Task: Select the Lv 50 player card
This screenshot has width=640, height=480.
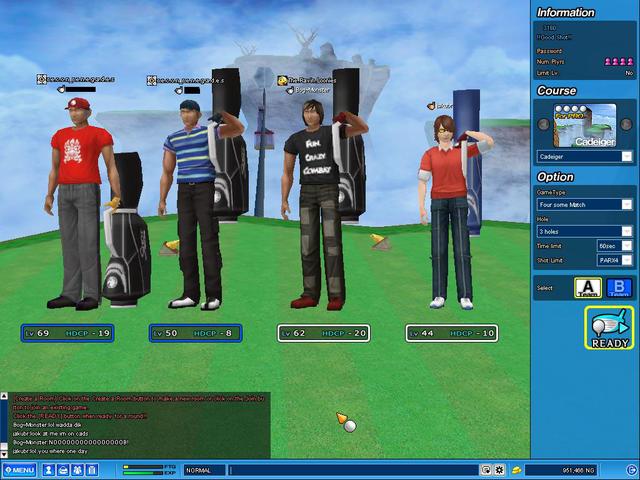Action: 197,333
